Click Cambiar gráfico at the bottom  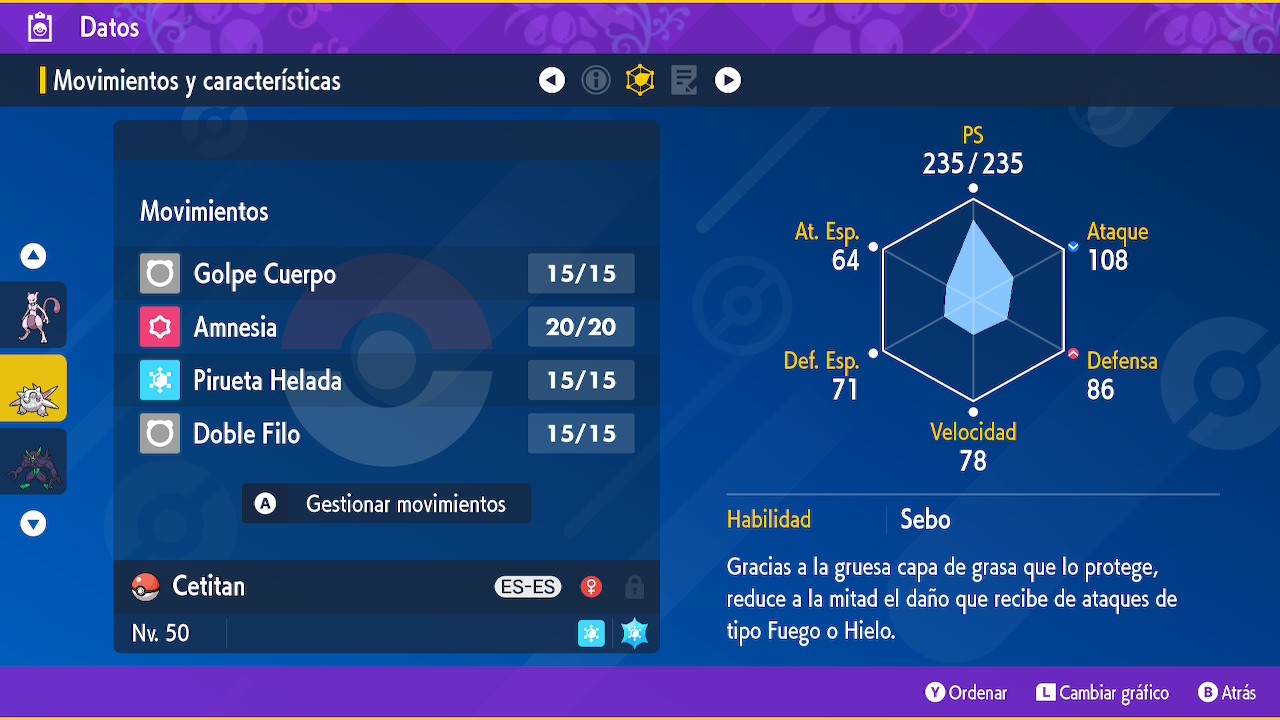click(x=1102, y=692)
